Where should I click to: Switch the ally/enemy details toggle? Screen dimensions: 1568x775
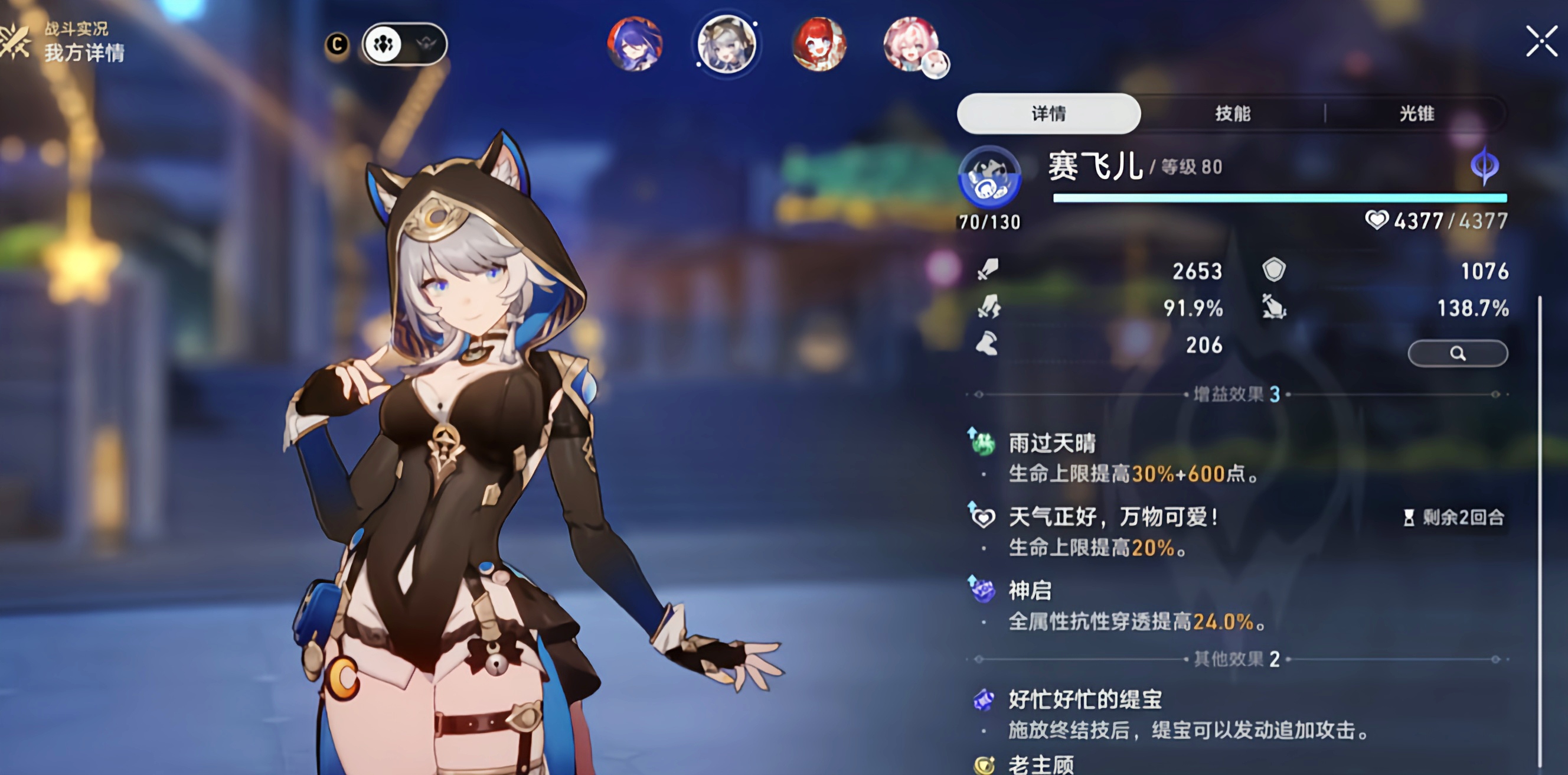coord(405,44)
